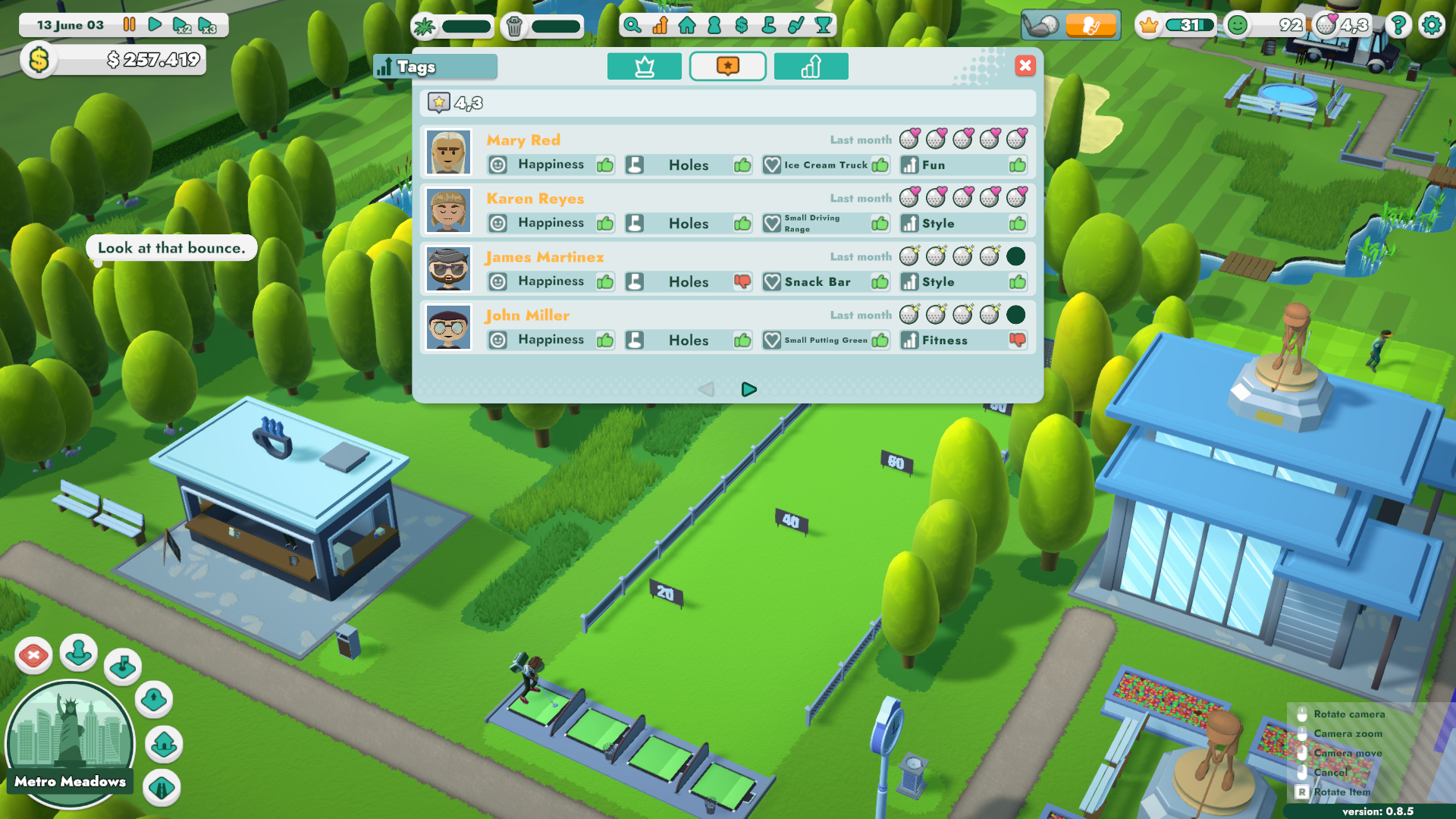Close the Tags panel
The width and height of the screenshot is (1456, 819).
click(1025, 66)
